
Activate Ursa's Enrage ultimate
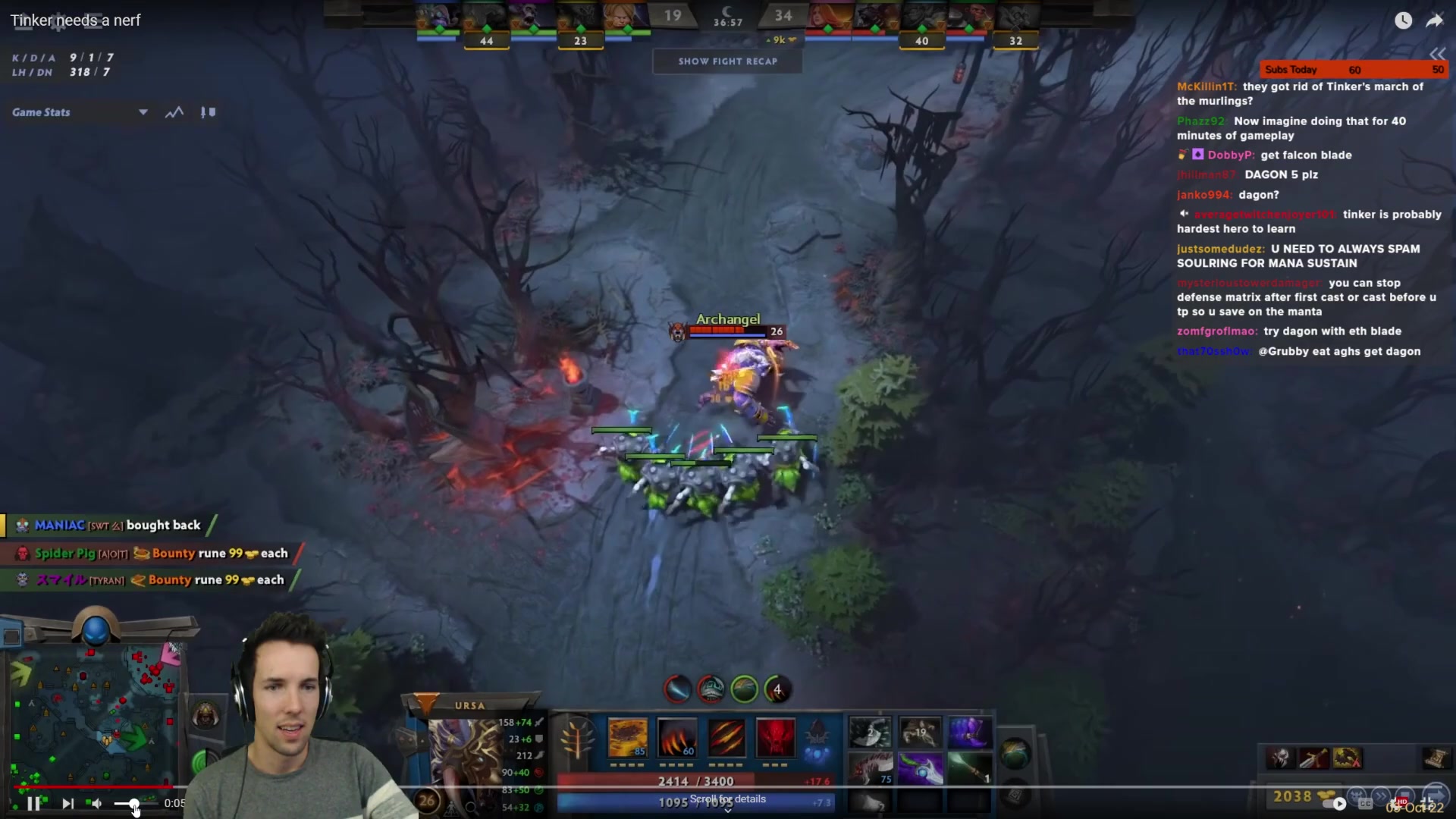pos(775,737)
